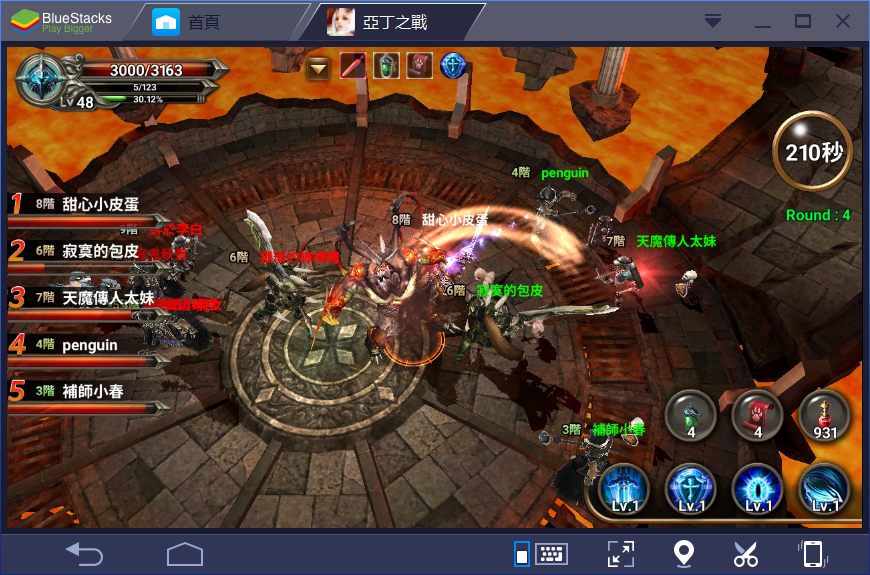Toggle BlueStacks fullscreen mode

pyautogui.click(x=621, y=553)
